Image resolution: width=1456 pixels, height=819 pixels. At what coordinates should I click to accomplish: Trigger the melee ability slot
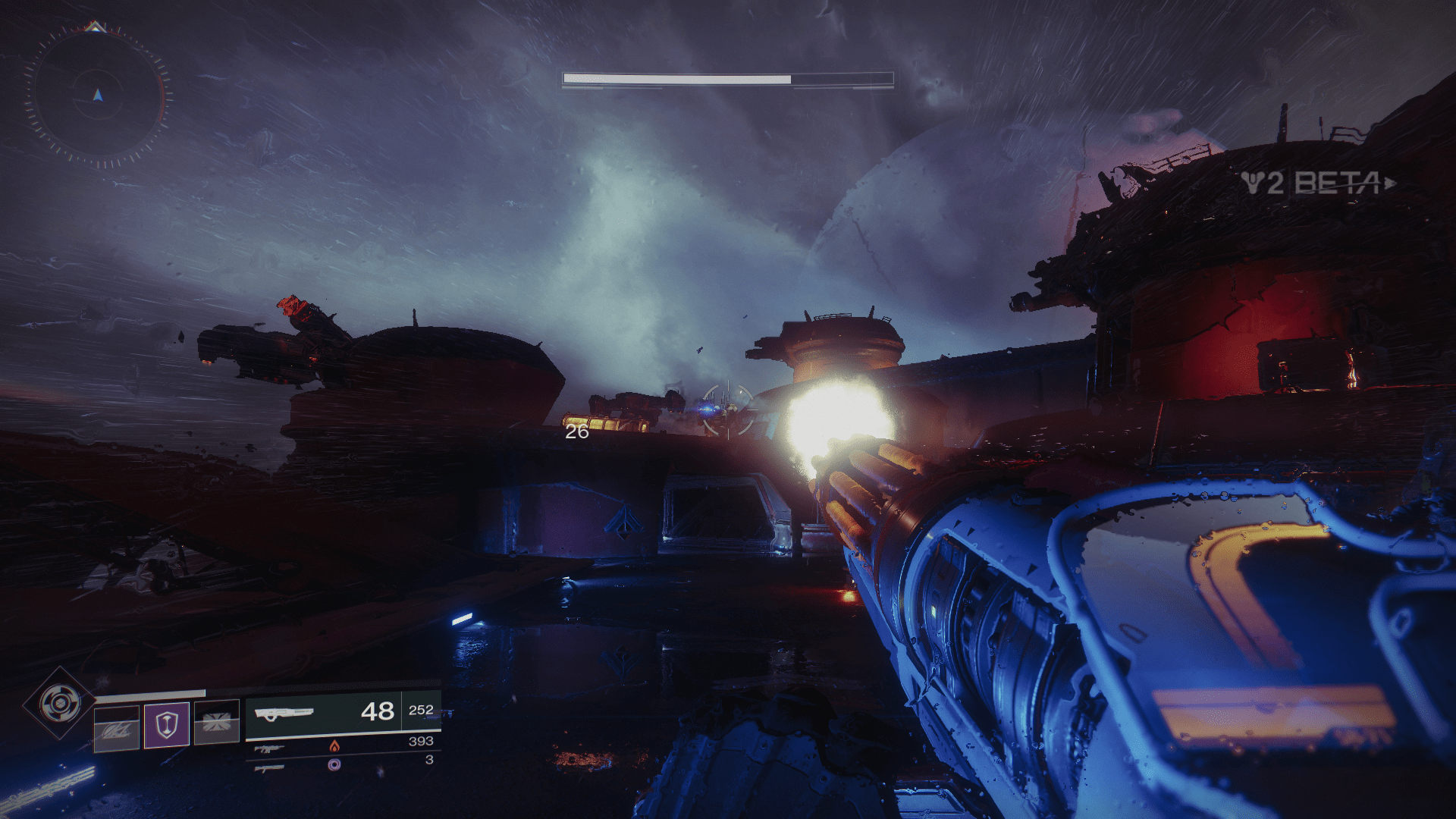click(x=217, y=723)
